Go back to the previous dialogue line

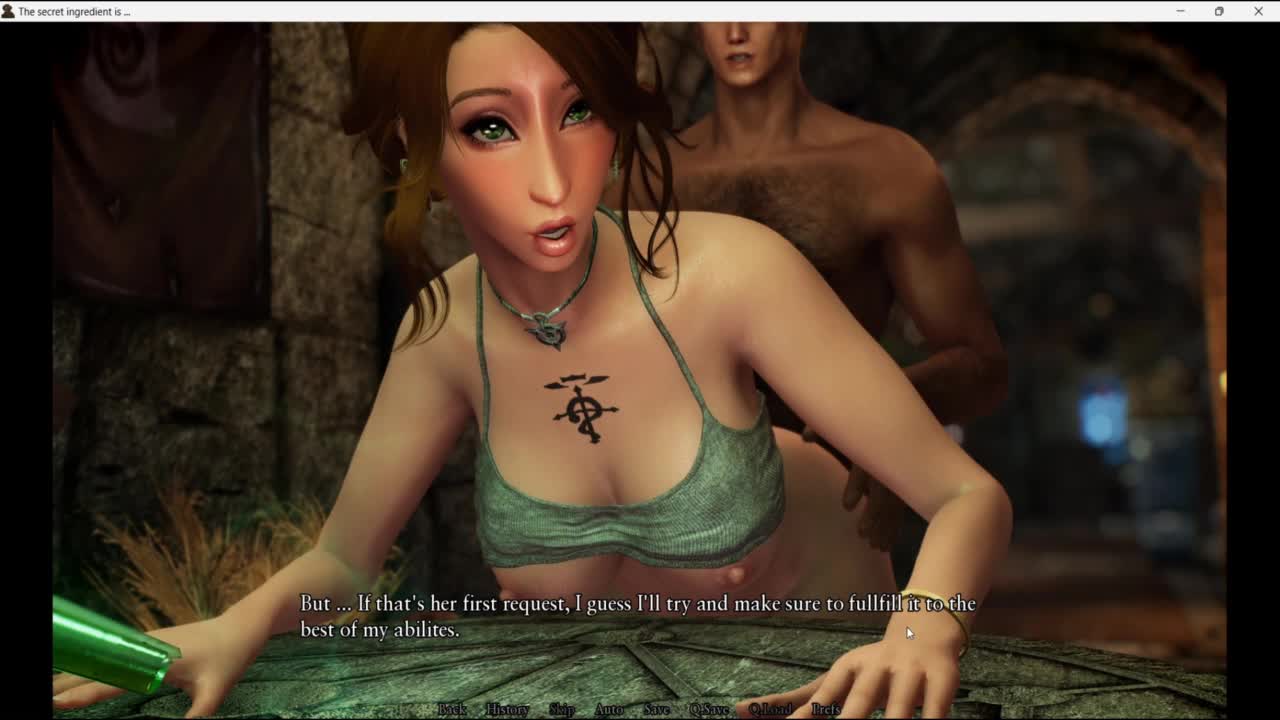452,709
